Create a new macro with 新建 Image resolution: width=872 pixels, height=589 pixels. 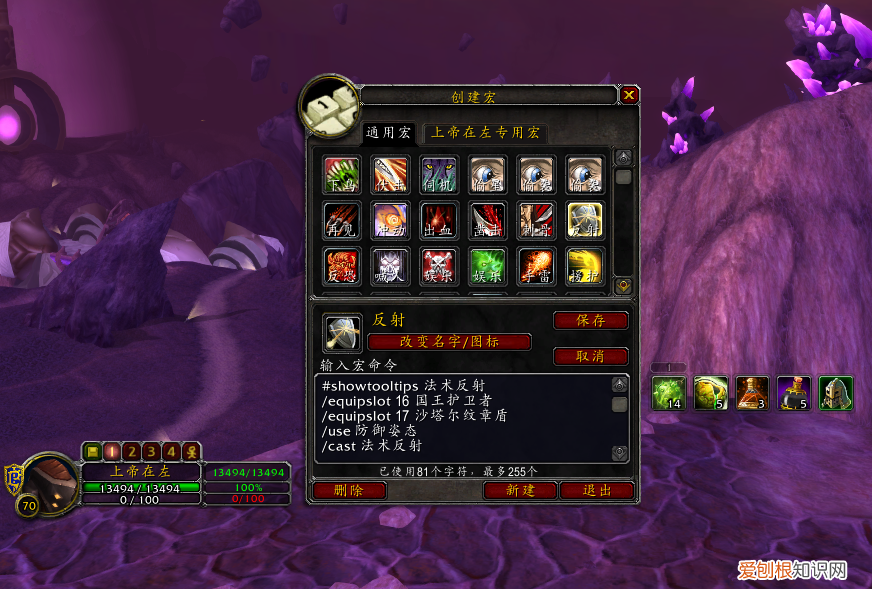(520, 491)
